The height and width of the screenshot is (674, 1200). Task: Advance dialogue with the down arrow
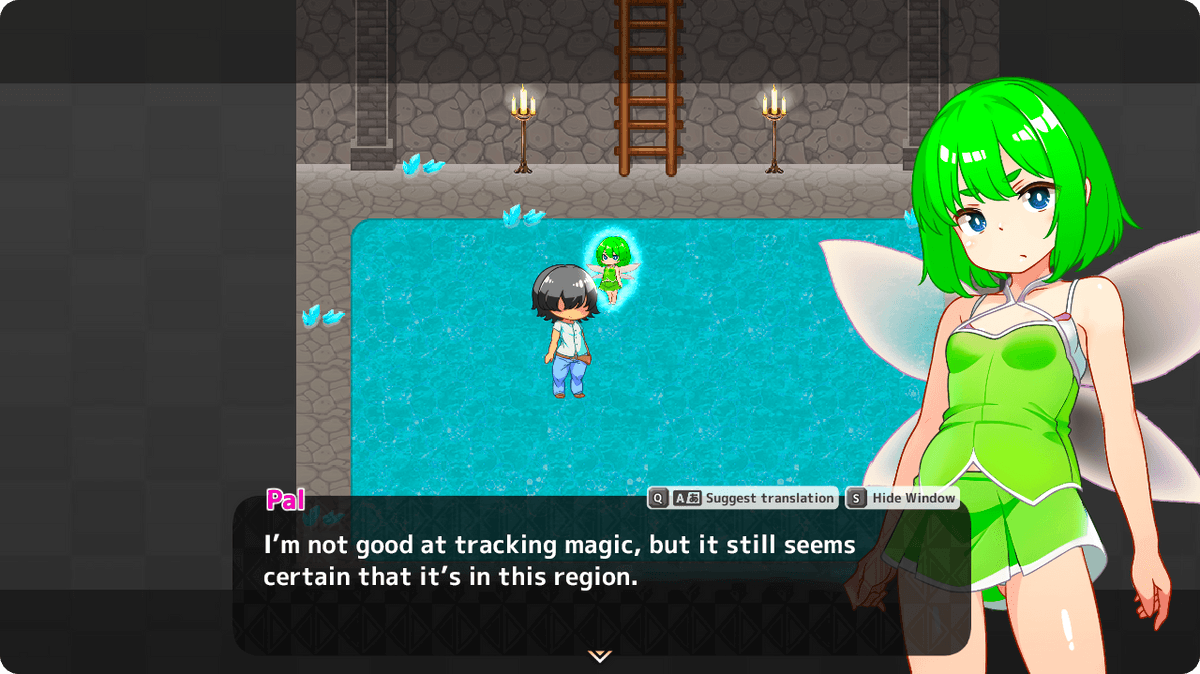coord(600,656)
